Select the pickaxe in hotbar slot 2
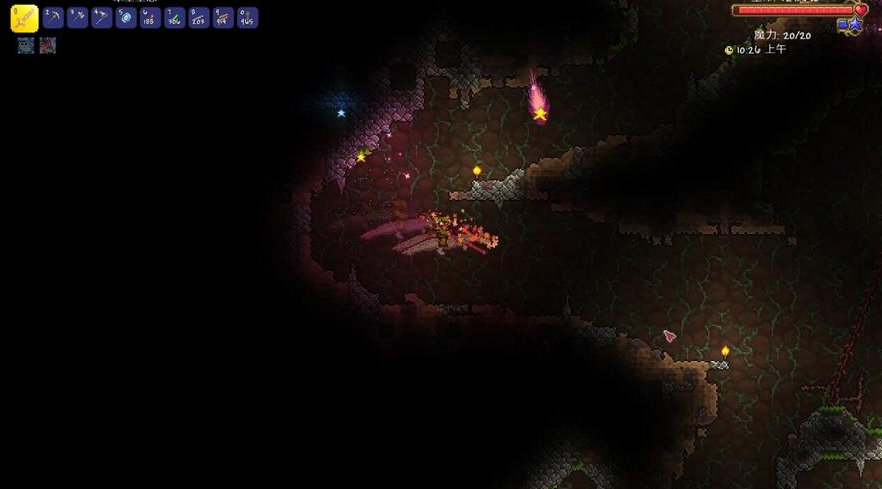This screenshot has height=489, width=882. (x=53, y=18)
